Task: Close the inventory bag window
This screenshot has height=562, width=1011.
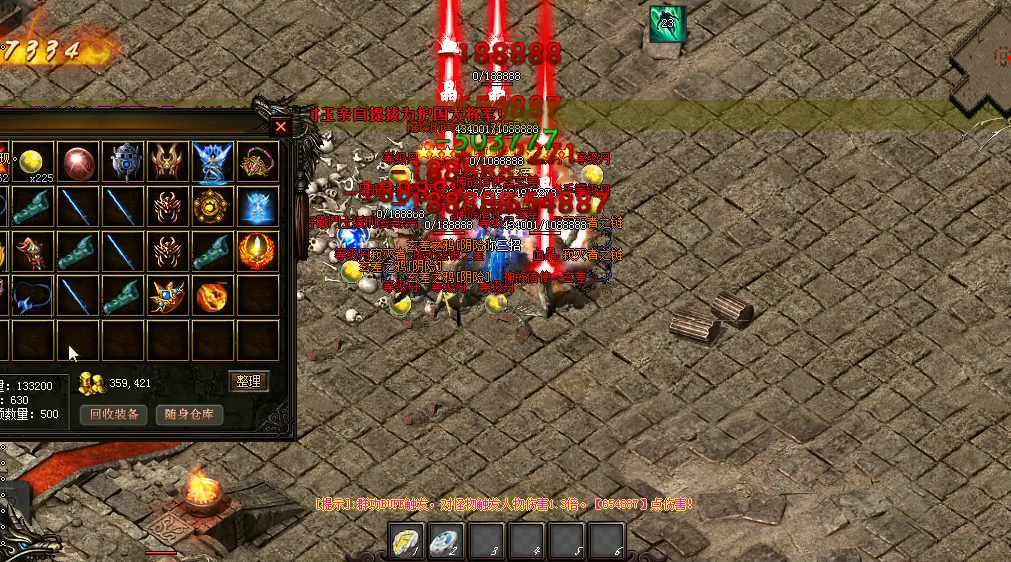Action: pyautogui.click(x=281, y=127)
